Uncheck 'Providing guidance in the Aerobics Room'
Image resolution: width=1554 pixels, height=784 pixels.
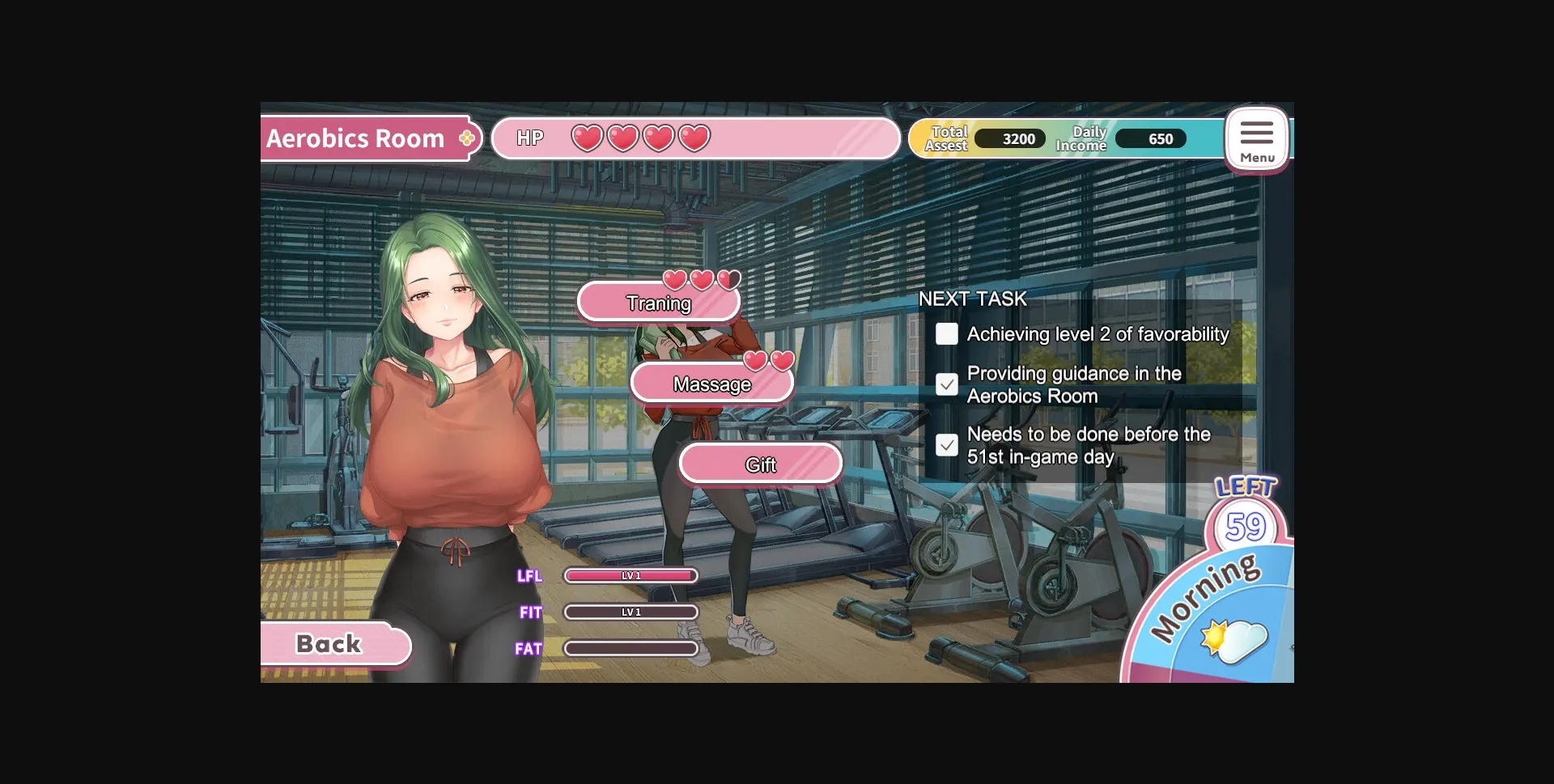tap(946, 384)
